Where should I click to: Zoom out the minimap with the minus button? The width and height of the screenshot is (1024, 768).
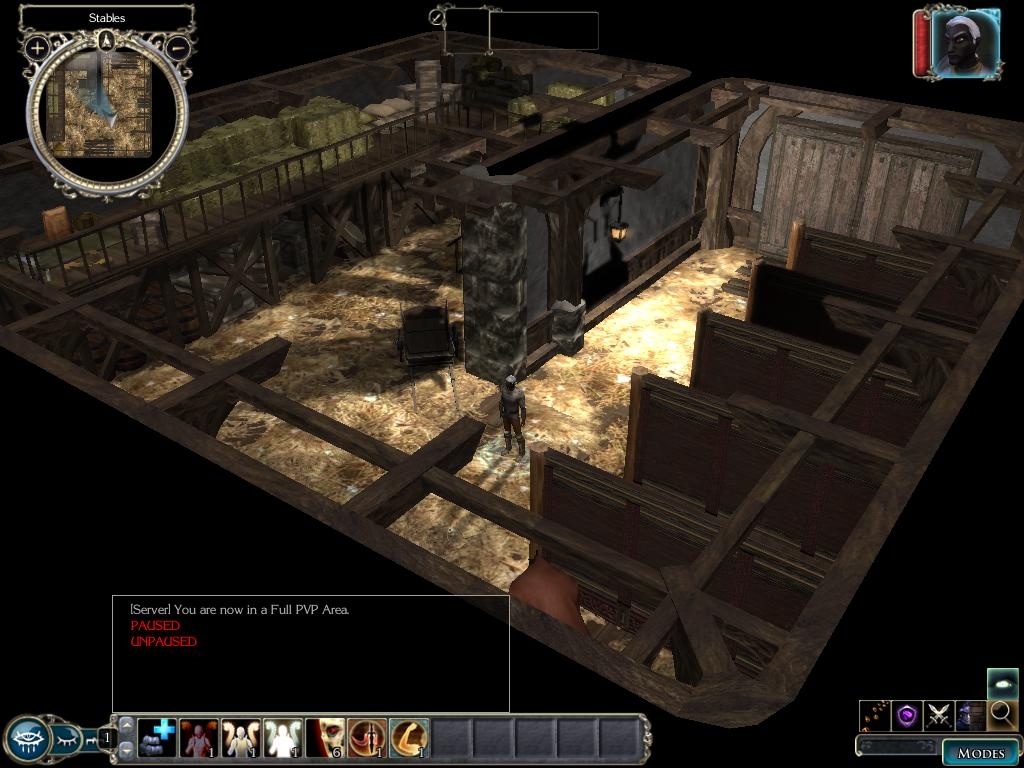click(x=178, y=47)
